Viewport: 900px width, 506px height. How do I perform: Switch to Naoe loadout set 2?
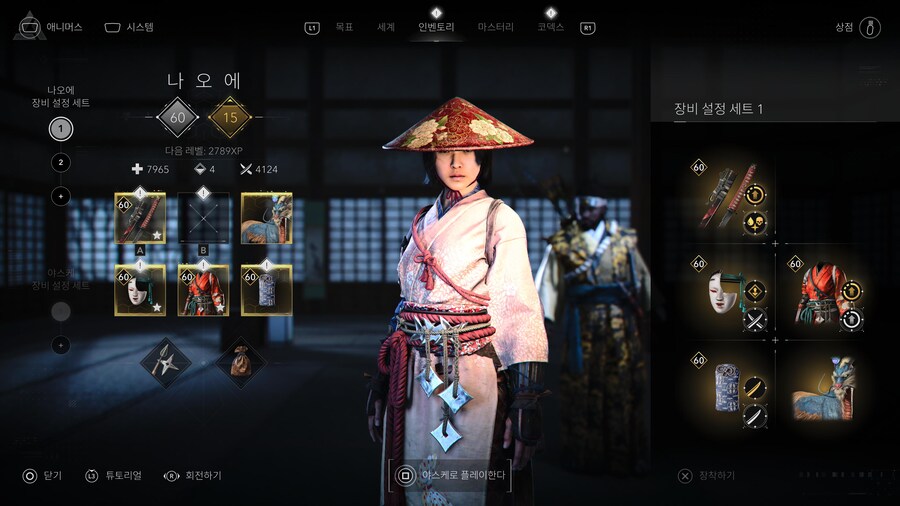point(61,162)
